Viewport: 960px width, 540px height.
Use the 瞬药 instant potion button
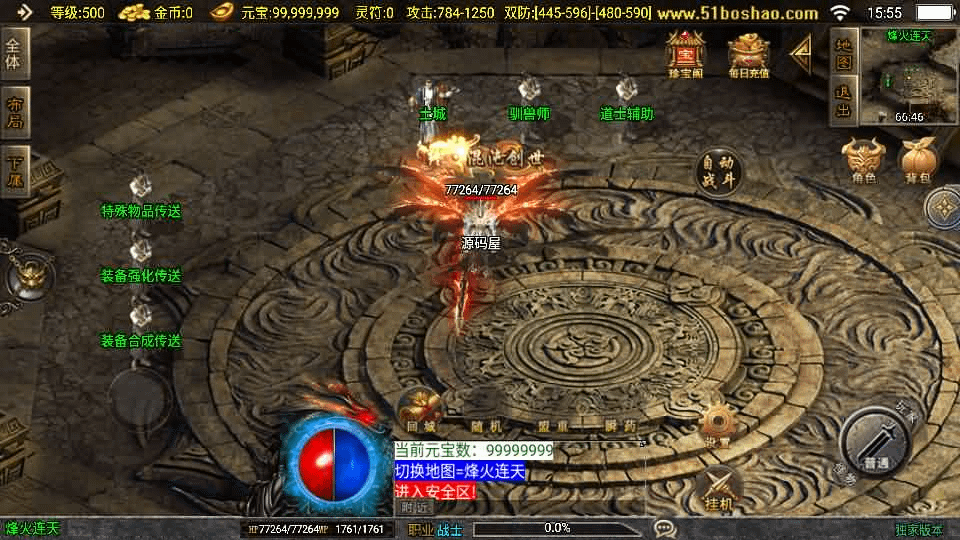(620, 423)
